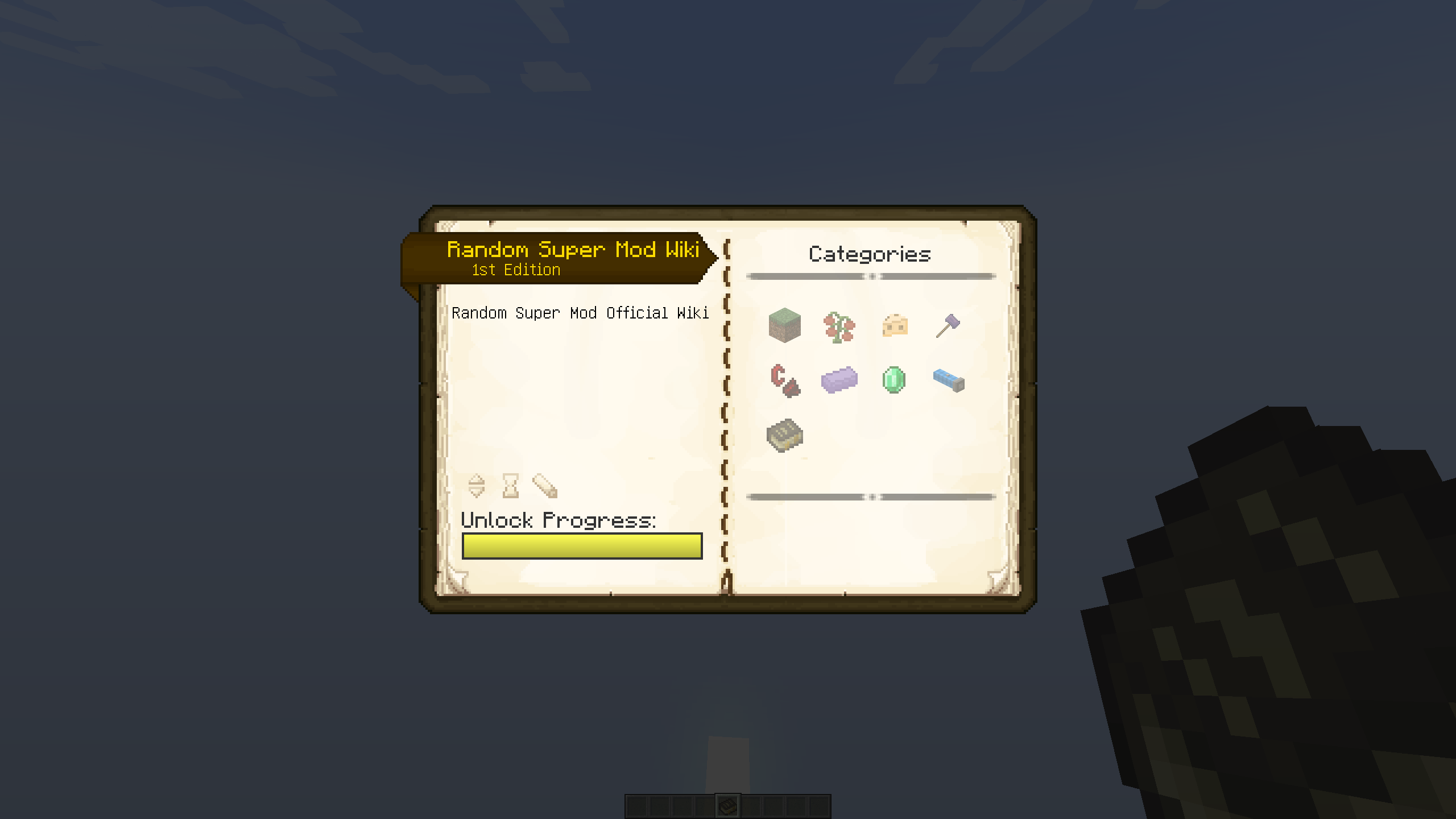This screenshot has width=1456, height=819.
Task: Click the hourglass history icon
Action: point(510,486)
